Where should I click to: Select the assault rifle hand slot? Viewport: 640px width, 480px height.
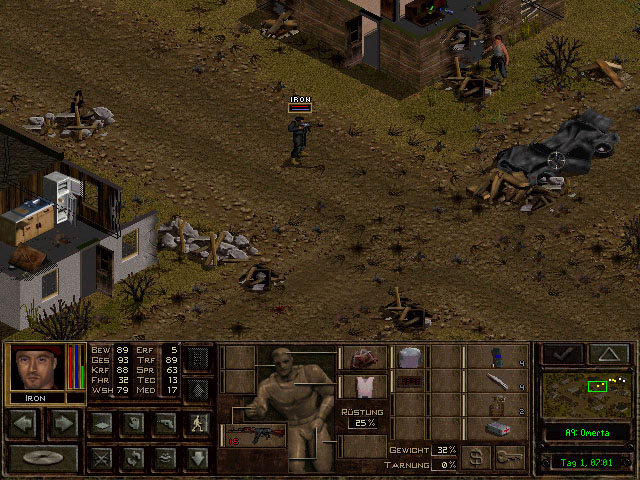(x=253, y=435)
